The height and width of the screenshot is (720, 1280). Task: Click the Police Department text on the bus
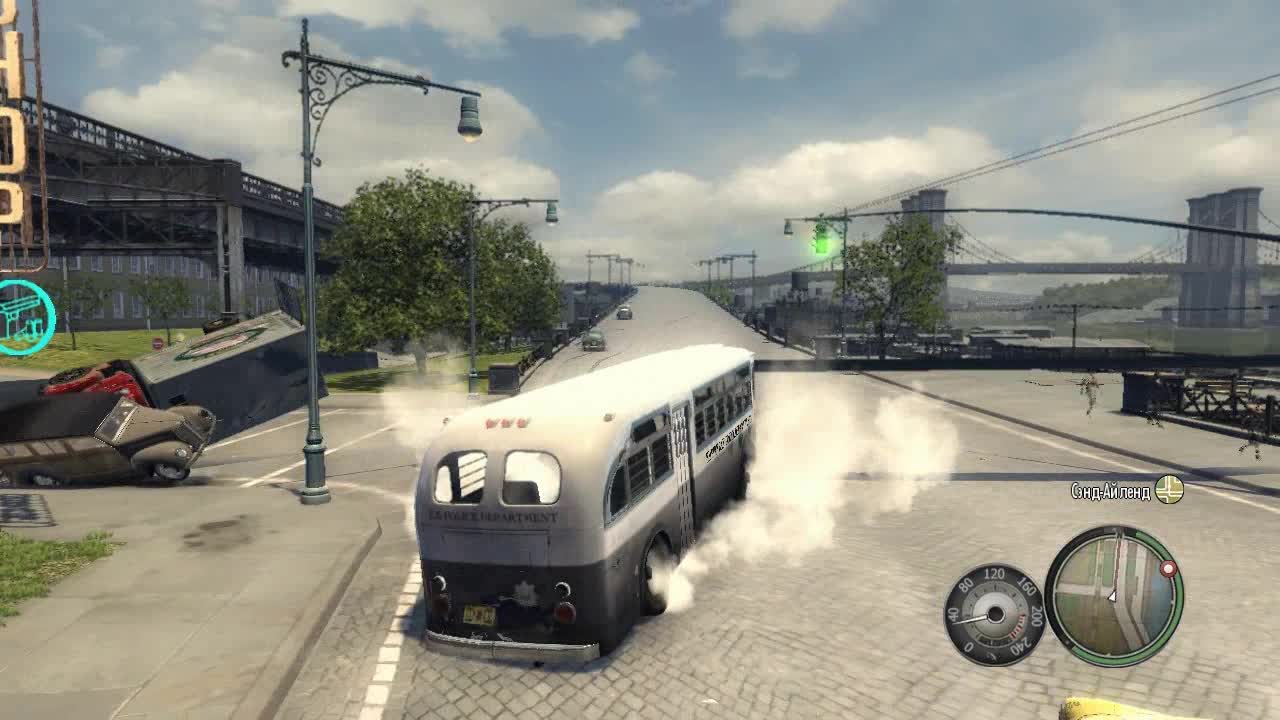coord(493,516)
